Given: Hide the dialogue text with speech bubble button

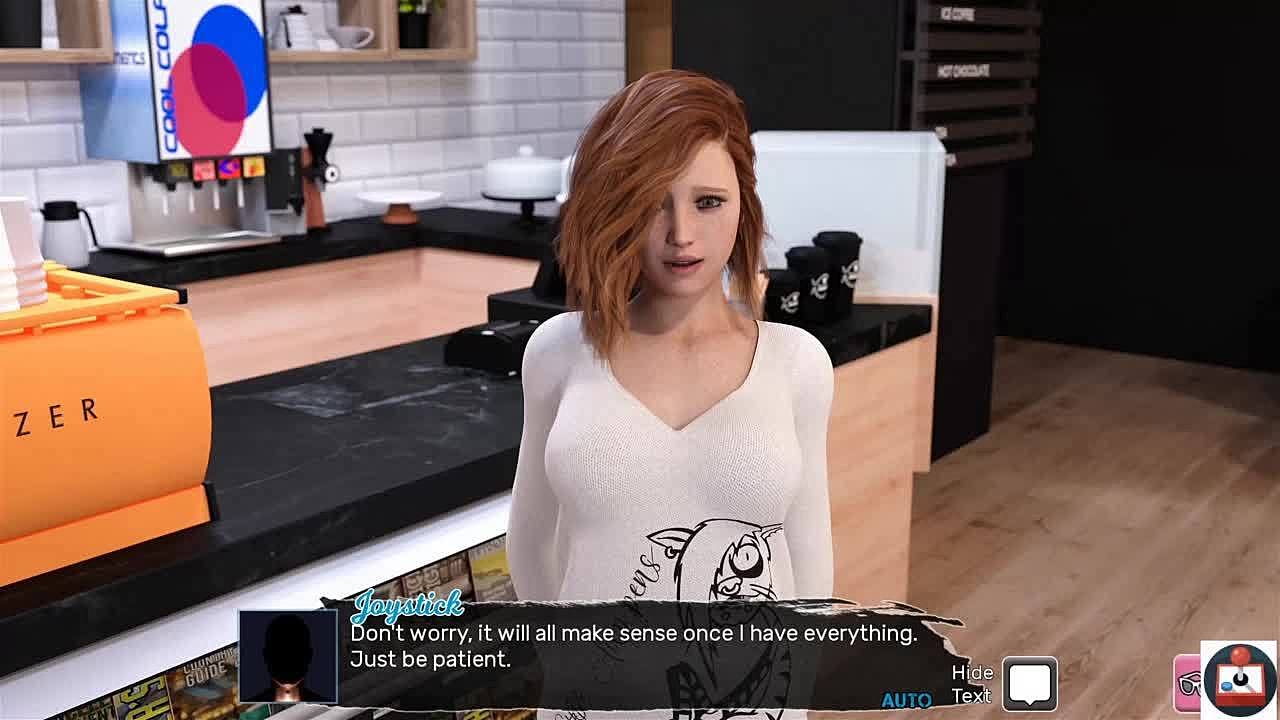Looking at the screenshot, I should (x=1029, y=684).
